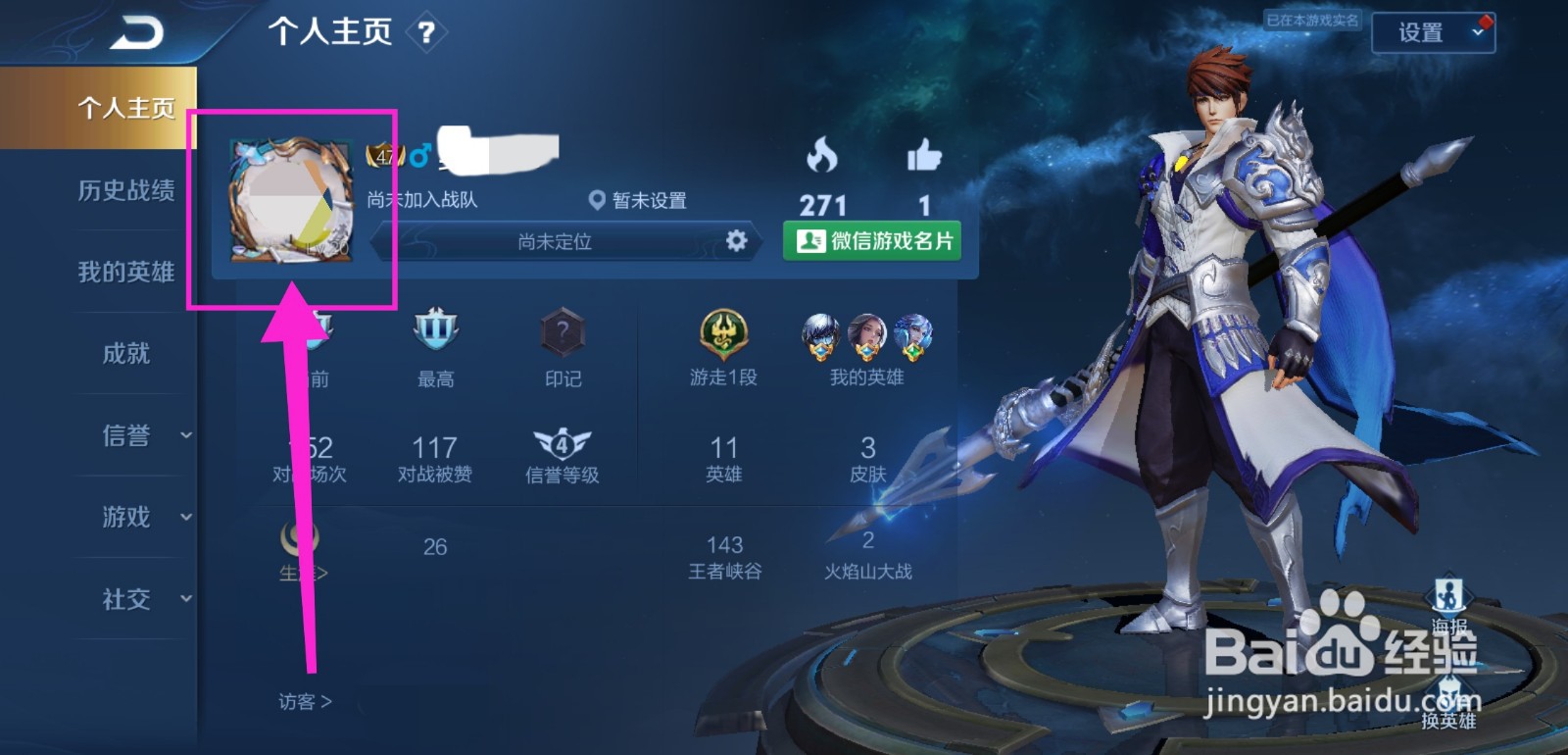Tap the help question mark icon

coord(425,31)
